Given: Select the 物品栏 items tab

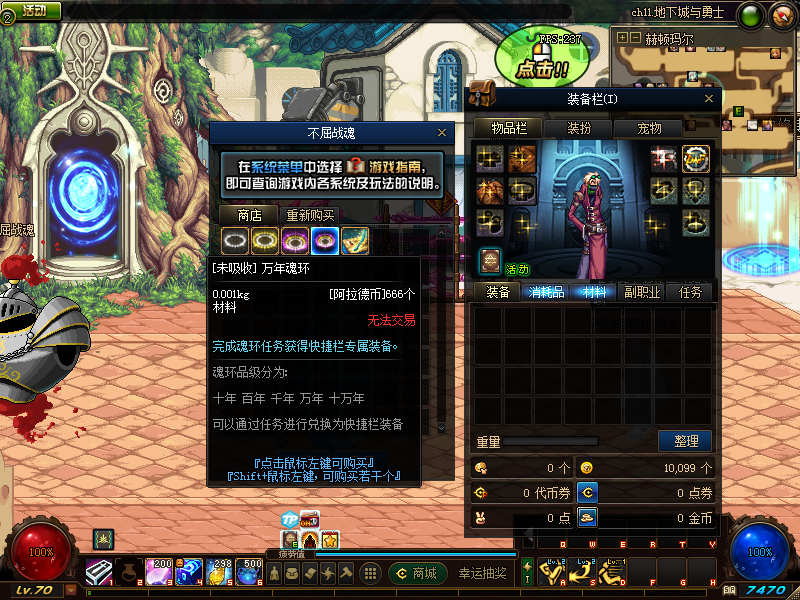Looking at the screenshot, I should coord(515,129).
